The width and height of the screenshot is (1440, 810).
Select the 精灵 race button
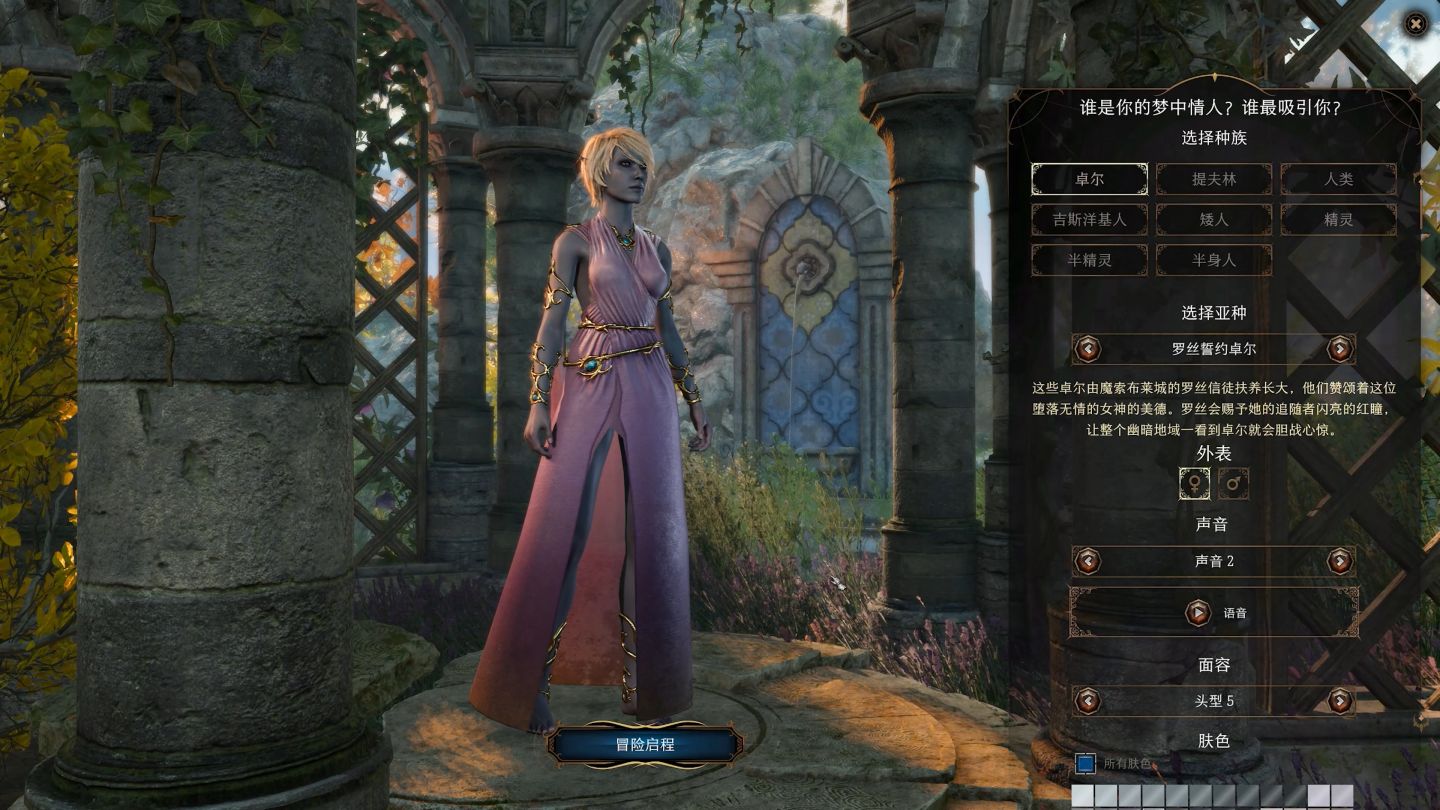[1338, 219]
